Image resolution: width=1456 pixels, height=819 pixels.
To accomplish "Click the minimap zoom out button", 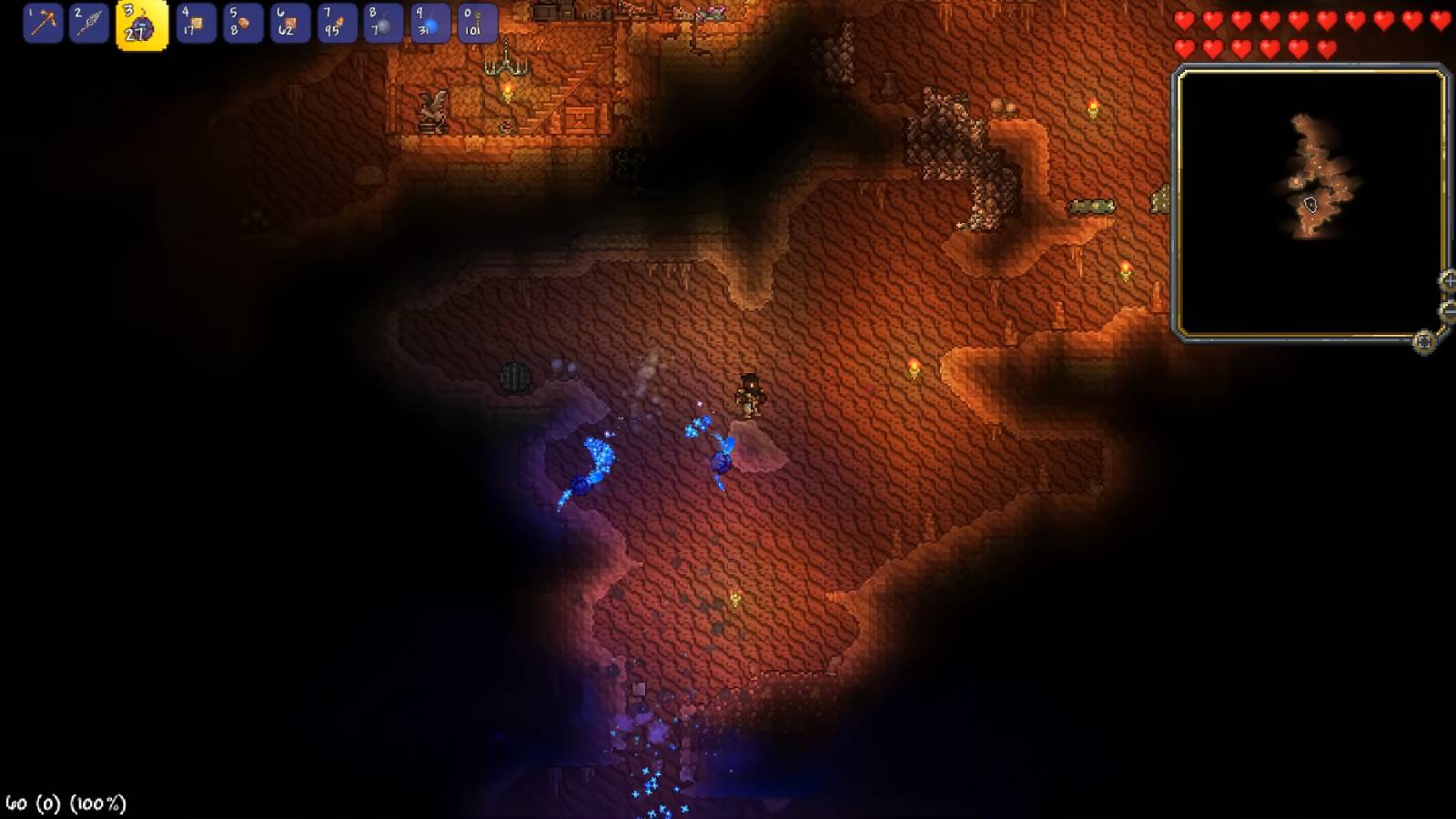I will pyautogui.click(x=1449, y=309).
